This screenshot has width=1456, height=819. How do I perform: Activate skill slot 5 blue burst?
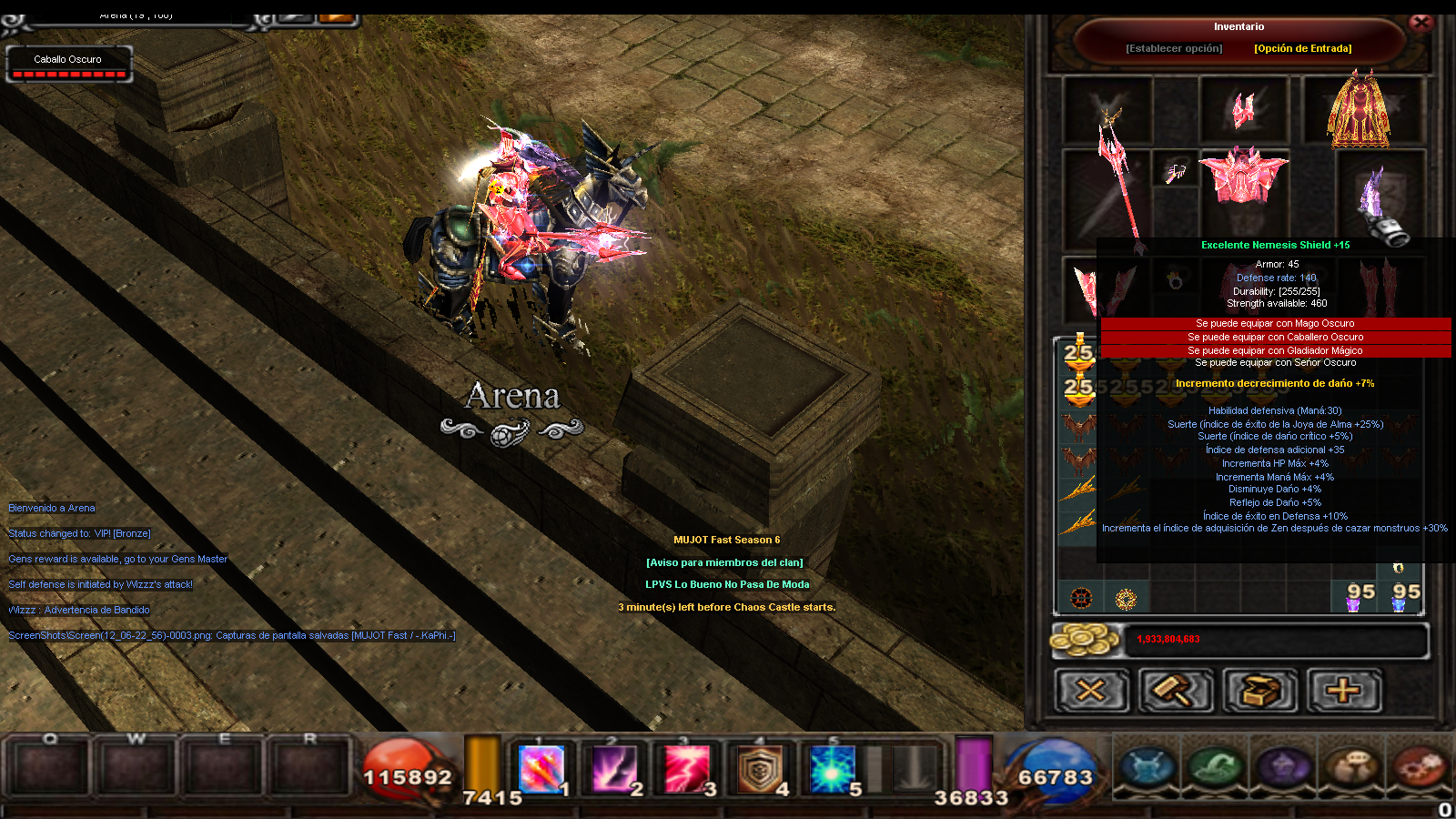tap(833, 769)
